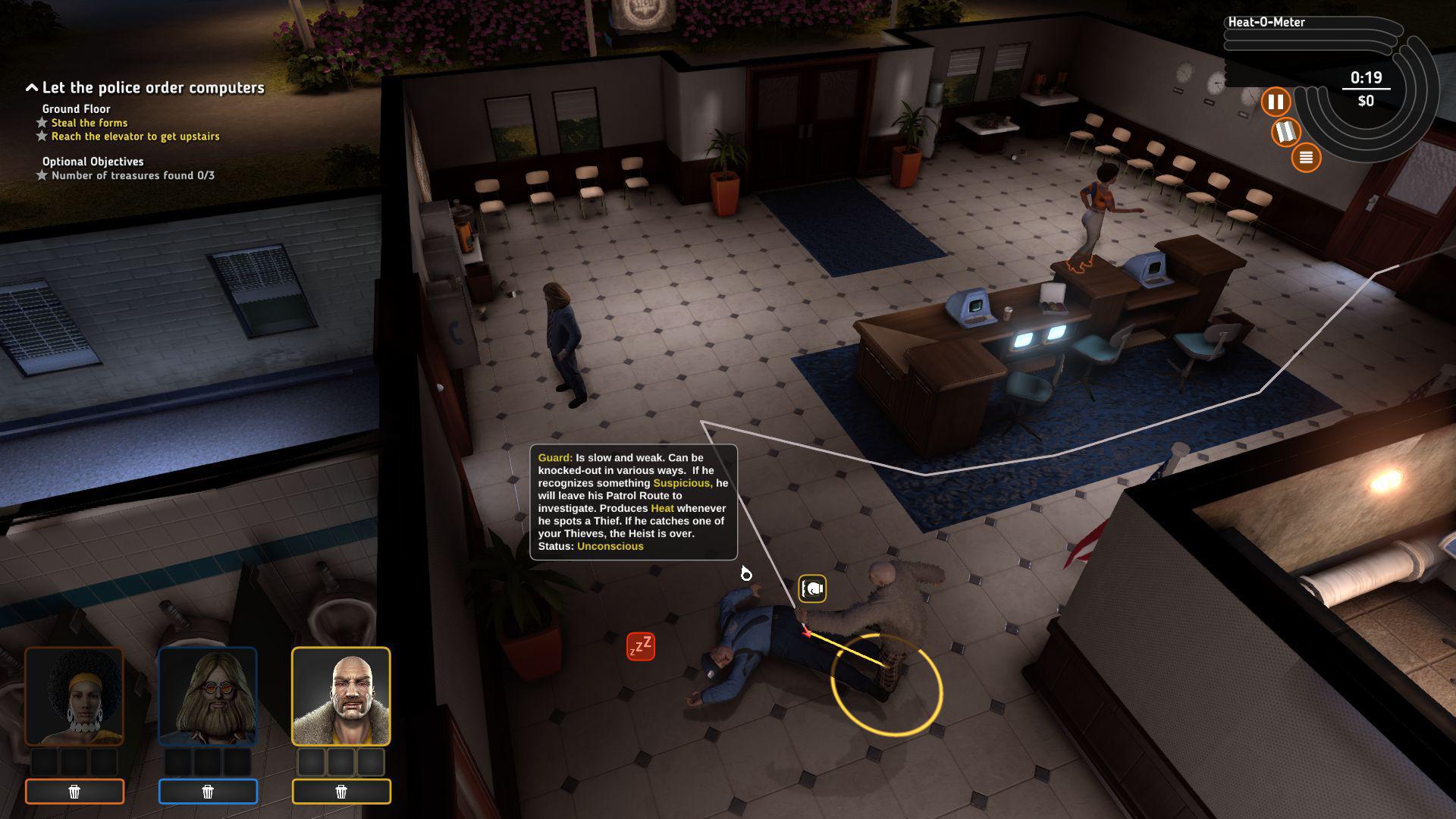The image size is (1456, 819).
Task: Click the trash icon under the afro-haired thief
Action: 75,791
